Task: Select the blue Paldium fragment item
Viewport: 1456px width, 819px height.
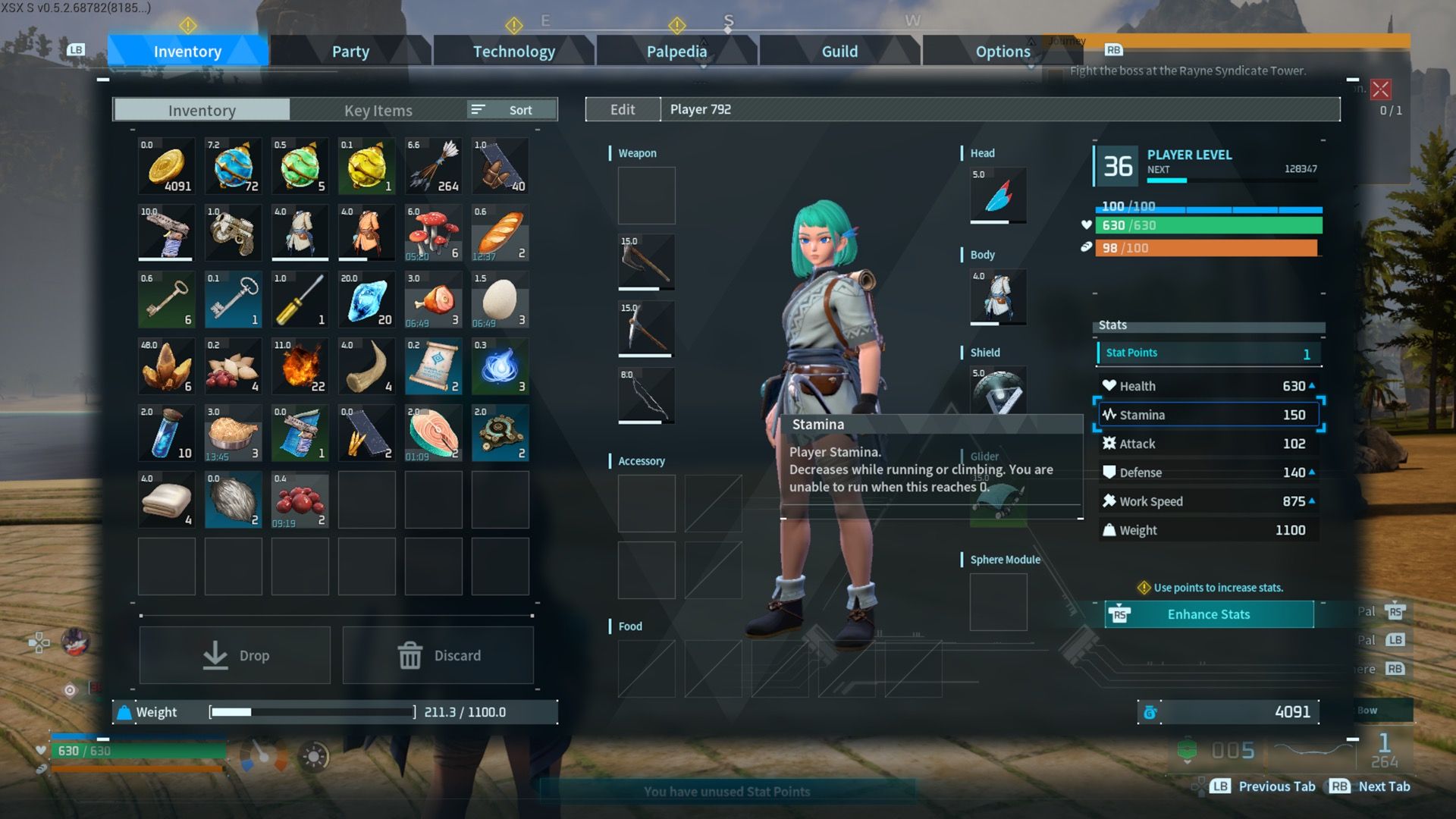Action: click(x=366, y=299)
